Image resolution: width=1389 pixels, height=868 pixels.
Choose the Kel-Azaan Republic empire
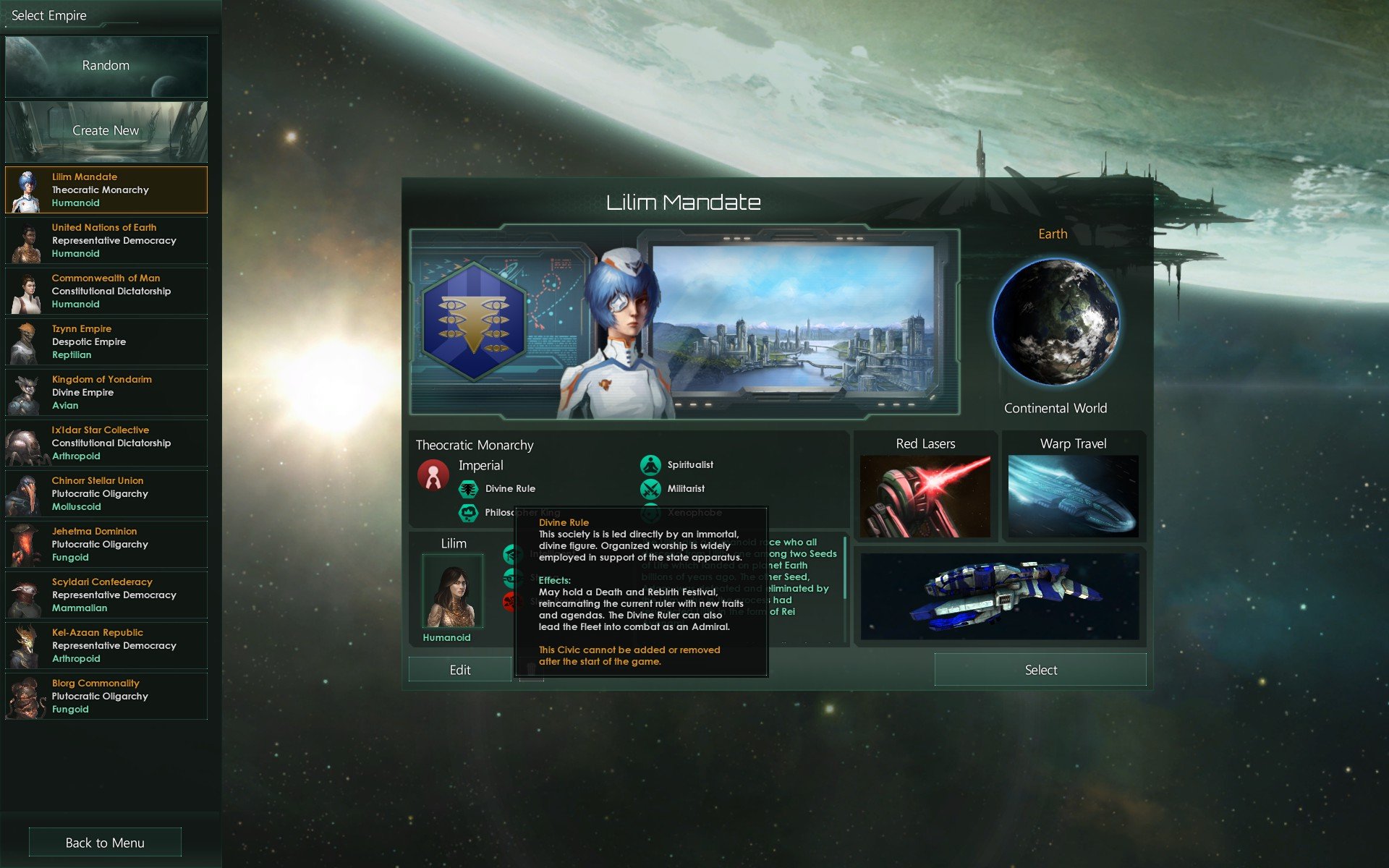(106, 646)
